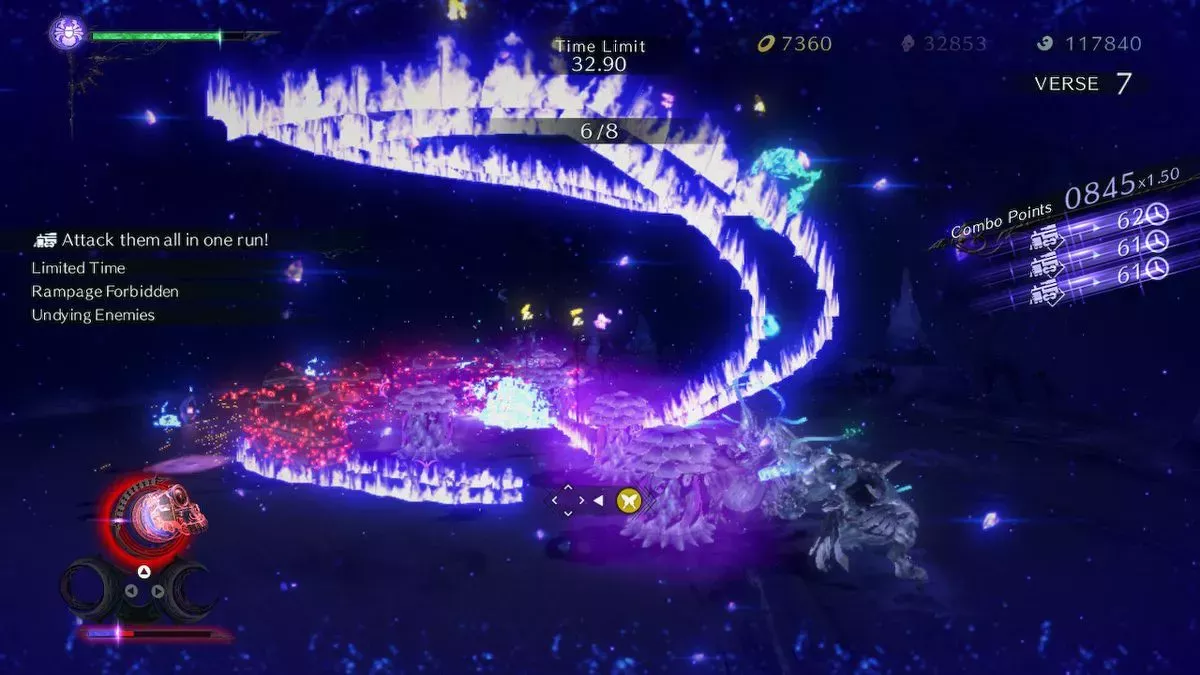1200x675 pixels.
Task: Click the purple spider emblem icon
Action: tap(66, 34)
